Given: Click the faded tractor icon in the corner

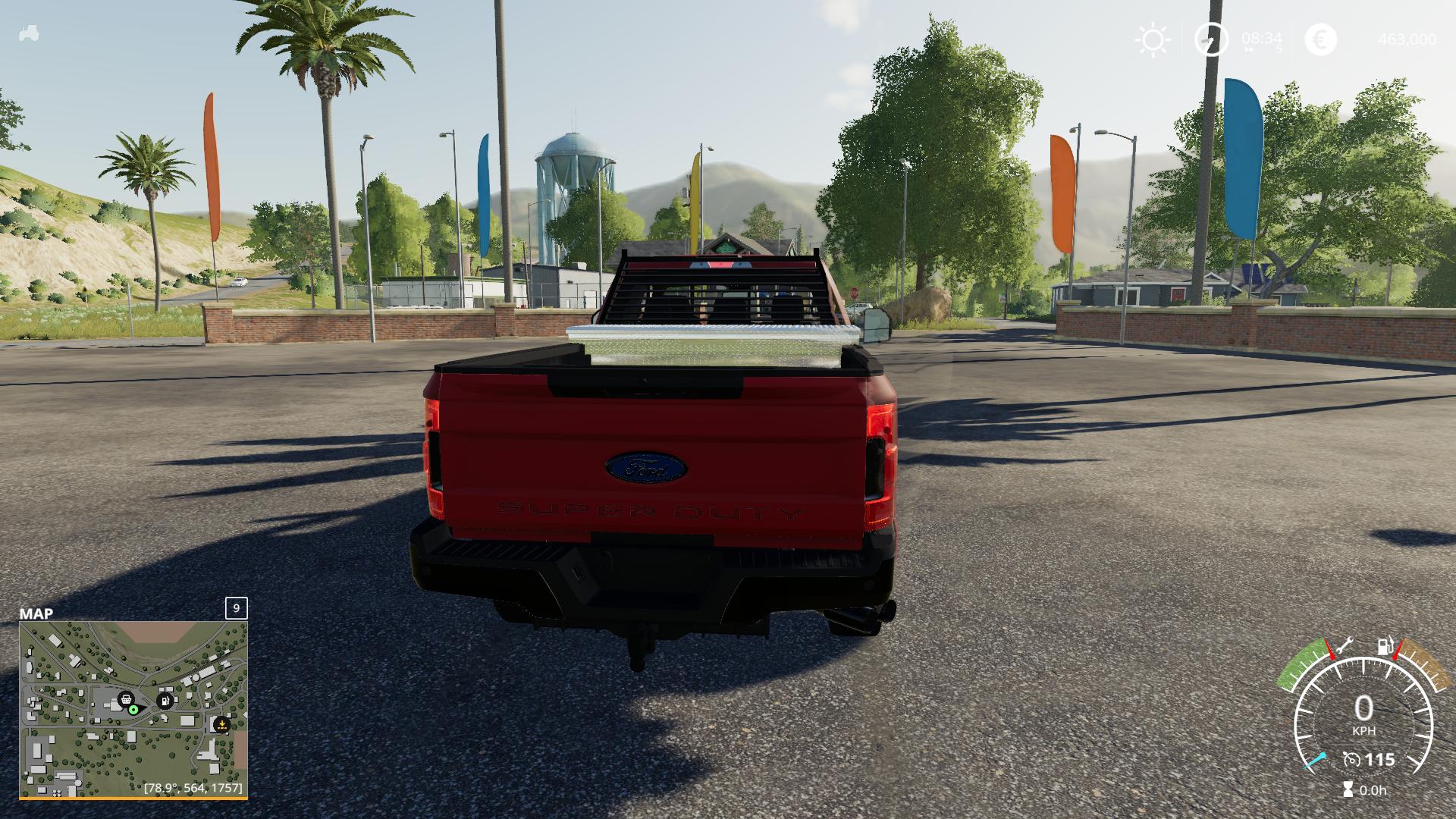Looking at the screenshot, I should coord(29,34).
